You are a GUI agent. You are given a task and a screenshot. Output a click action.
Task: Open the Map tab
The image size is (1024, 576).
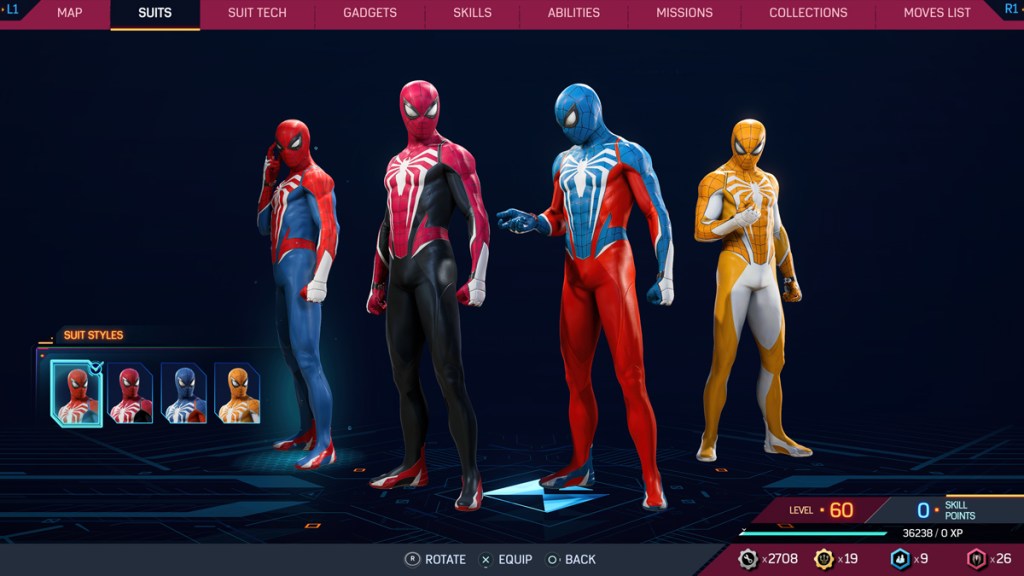click(69, 13)
